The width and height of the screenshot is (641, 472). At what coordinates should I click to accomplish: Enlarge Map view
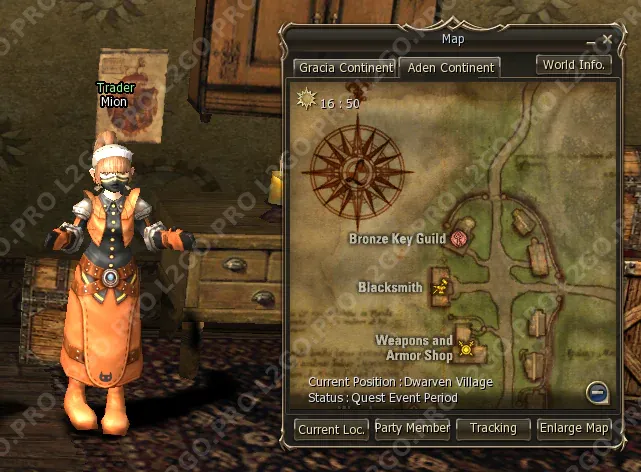(574, 428)
